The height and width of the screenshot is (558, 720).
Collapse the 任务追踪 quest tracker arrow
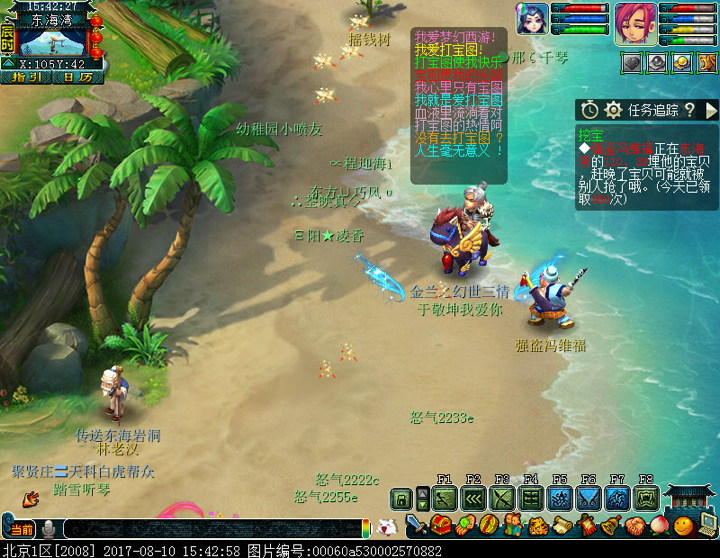pyautogui.click(x=711, y=110)
